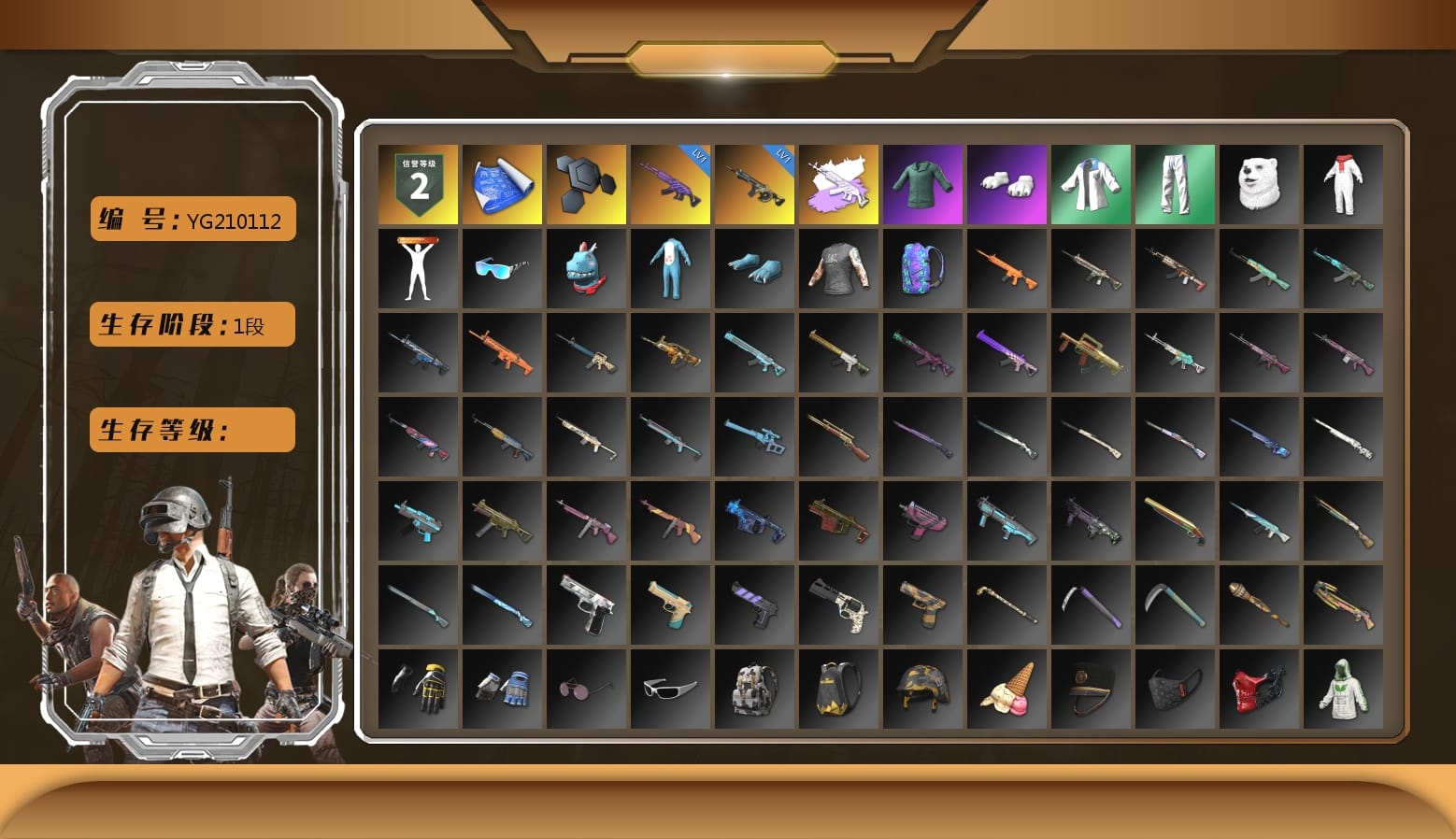Viewport: 1456px width, 839px height.
Task: Open the polar bear head mask icon
Action: [x=1259, y=183]
